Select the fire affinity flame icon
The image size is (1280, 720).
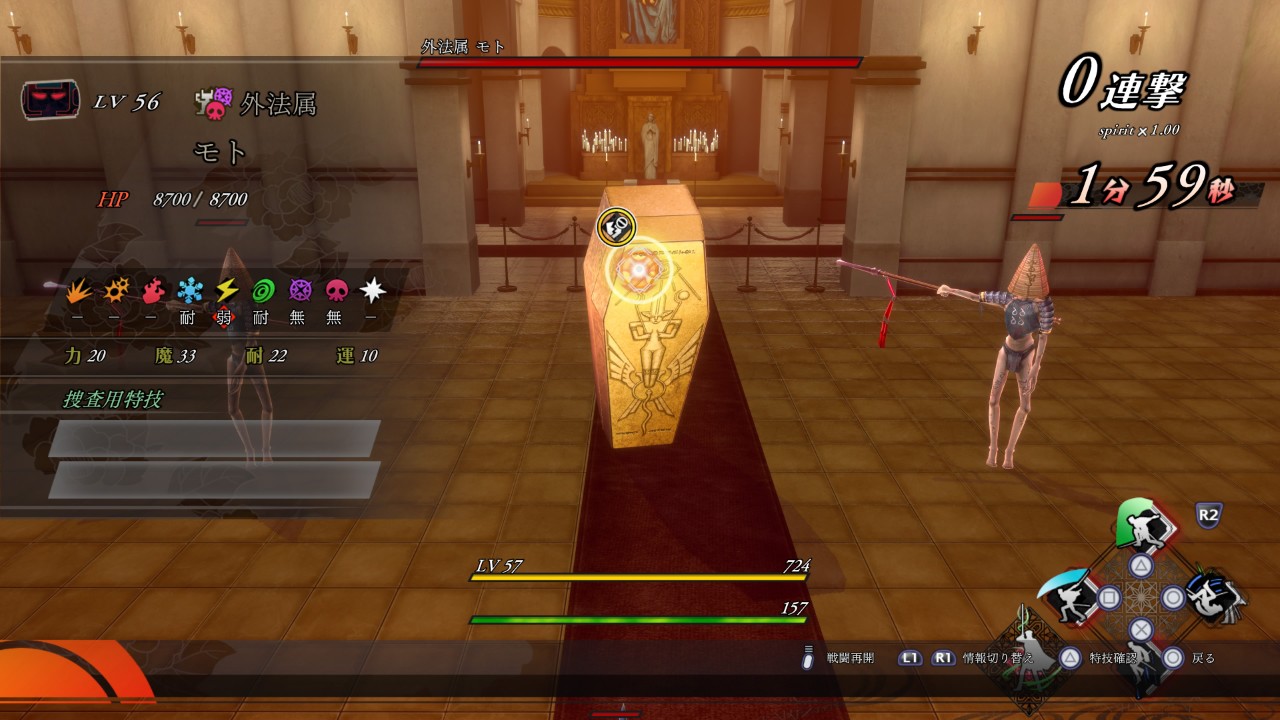[x=153, y=291]
